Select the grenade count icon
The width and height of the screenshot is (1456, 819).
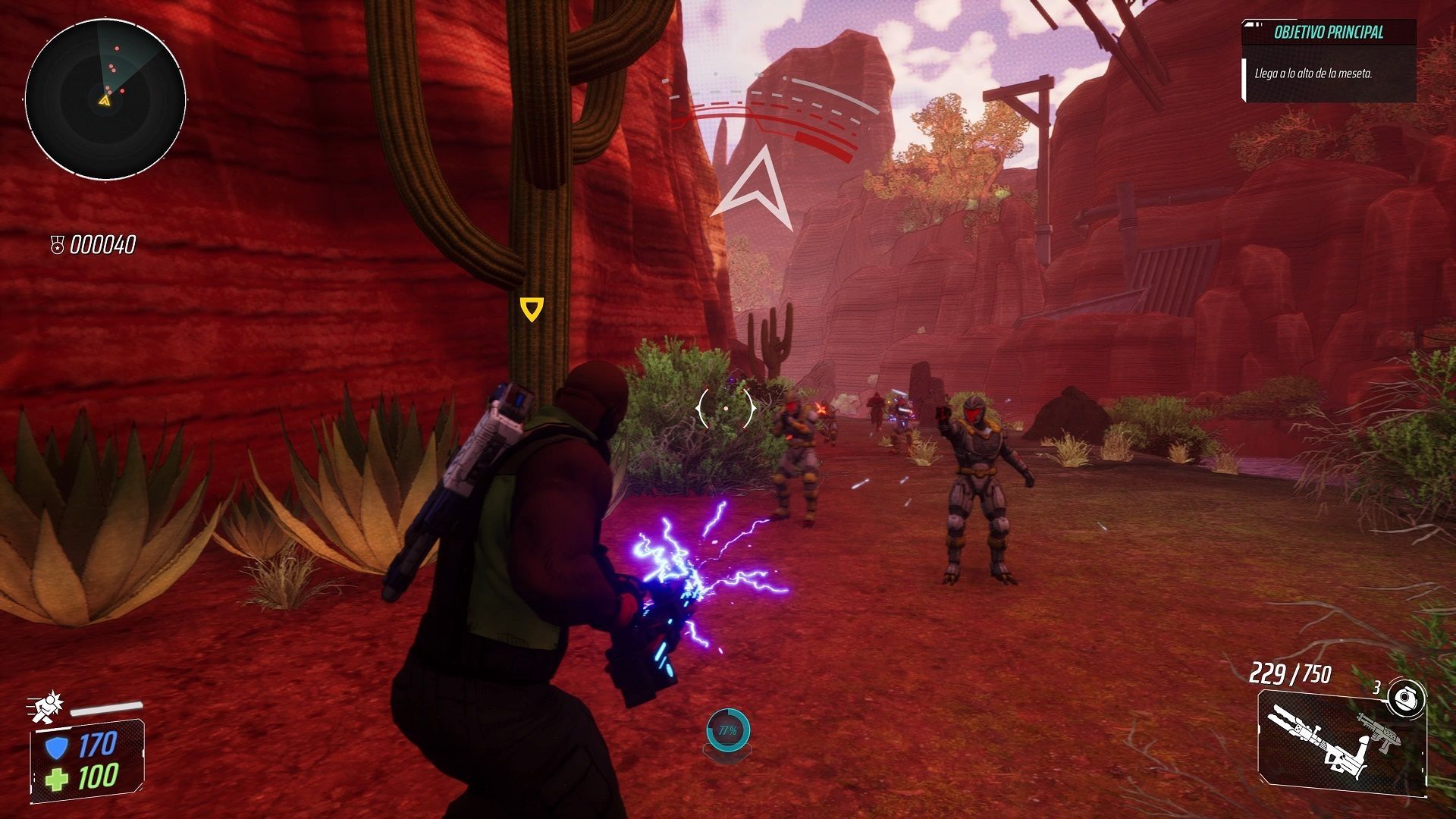coord(1405,698)
